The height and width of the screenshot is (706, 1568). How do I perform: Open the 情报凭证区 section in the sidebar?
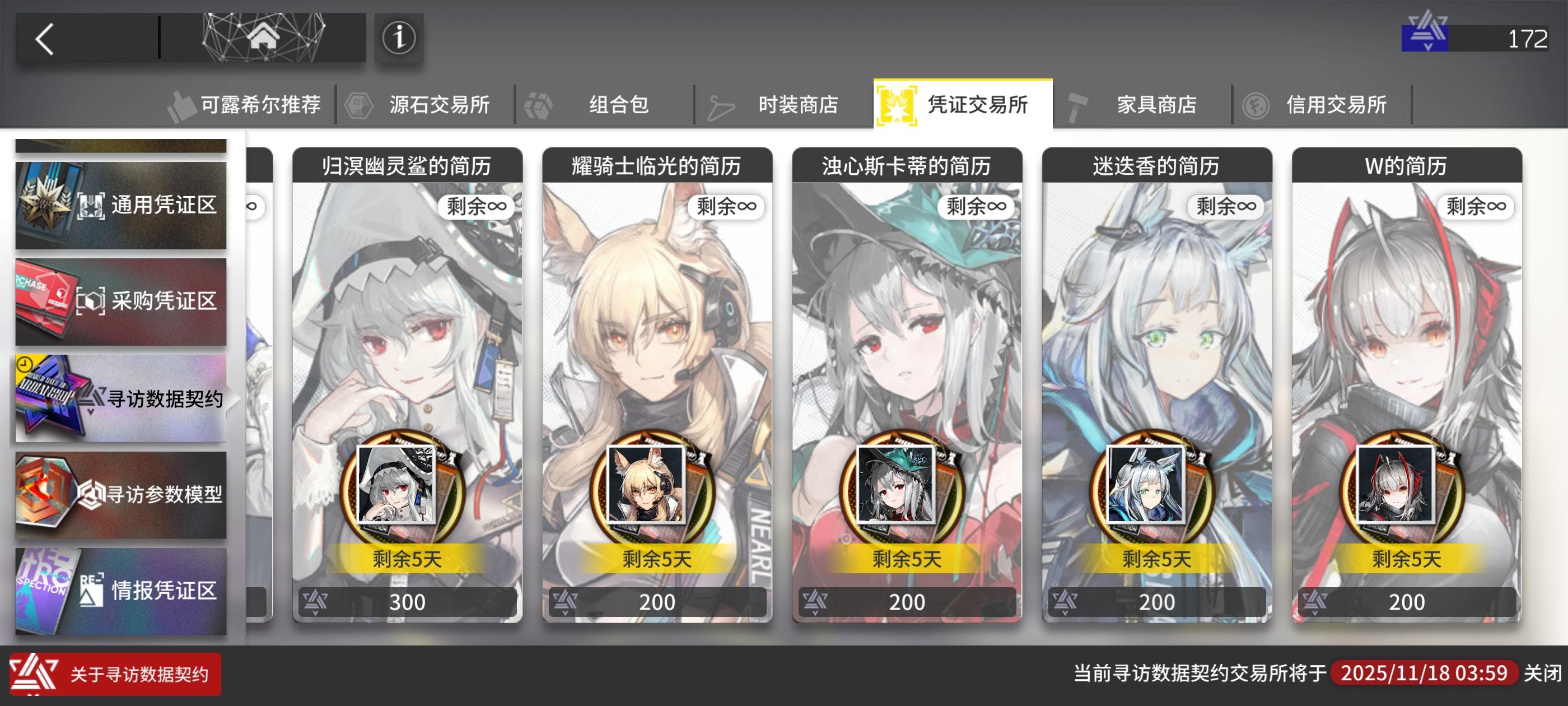click(122, 589)
